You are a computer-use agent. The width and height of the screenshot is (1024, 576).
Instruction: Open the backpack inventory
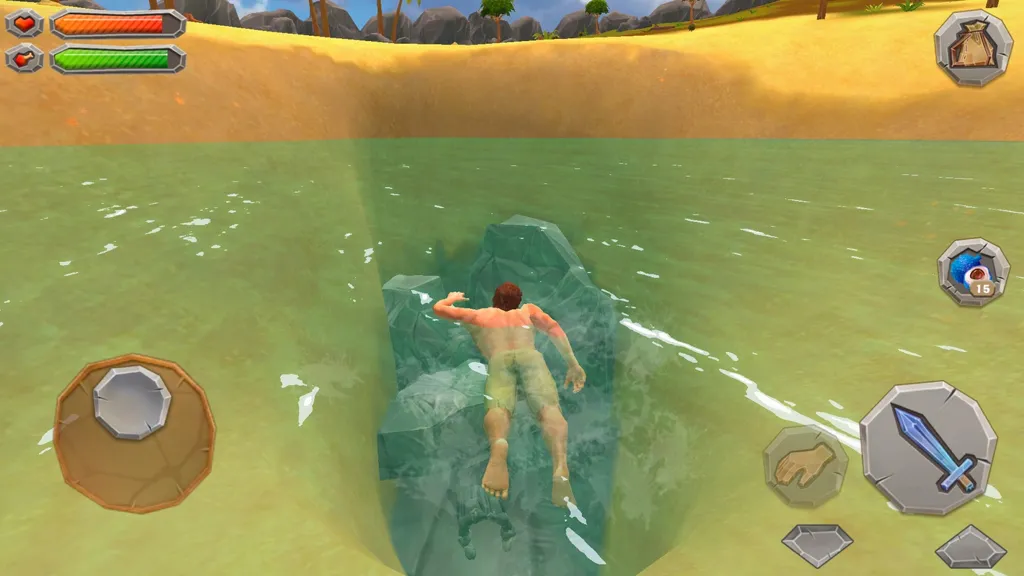pyautogui.click(x=973, y=47)
